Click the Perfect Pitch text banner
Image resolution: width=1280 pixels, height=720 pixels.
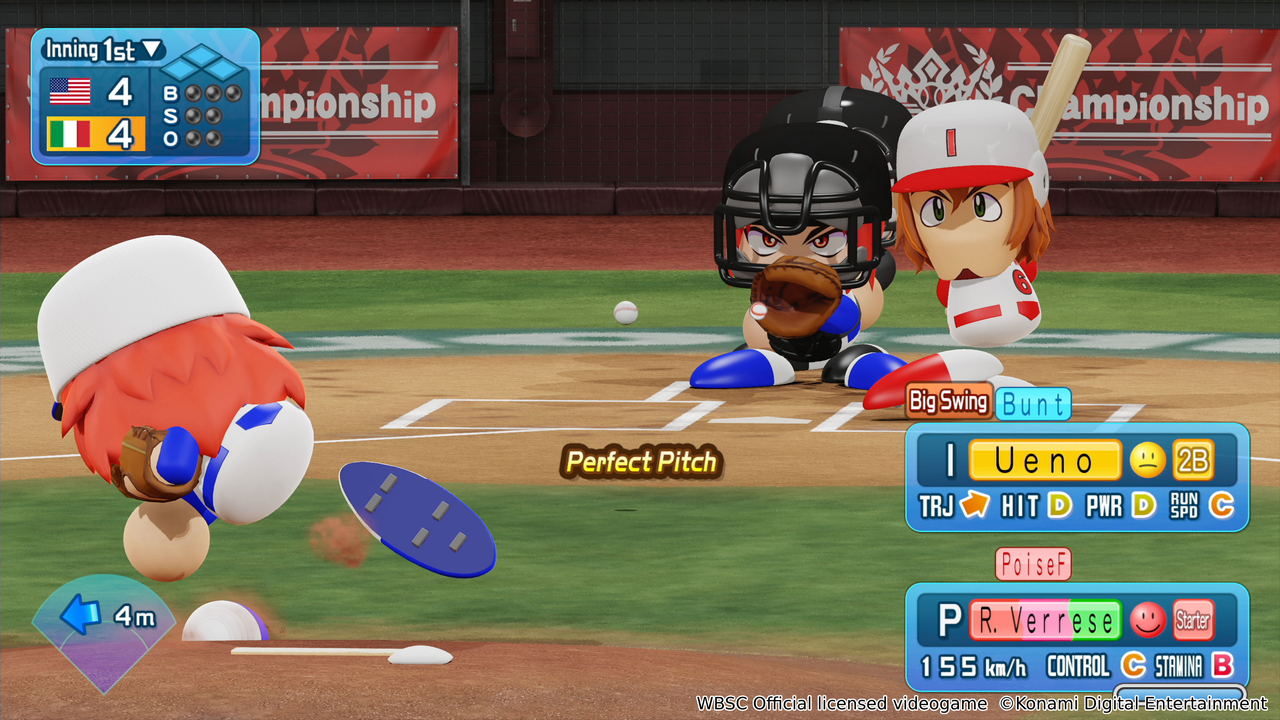pos(640,463)
